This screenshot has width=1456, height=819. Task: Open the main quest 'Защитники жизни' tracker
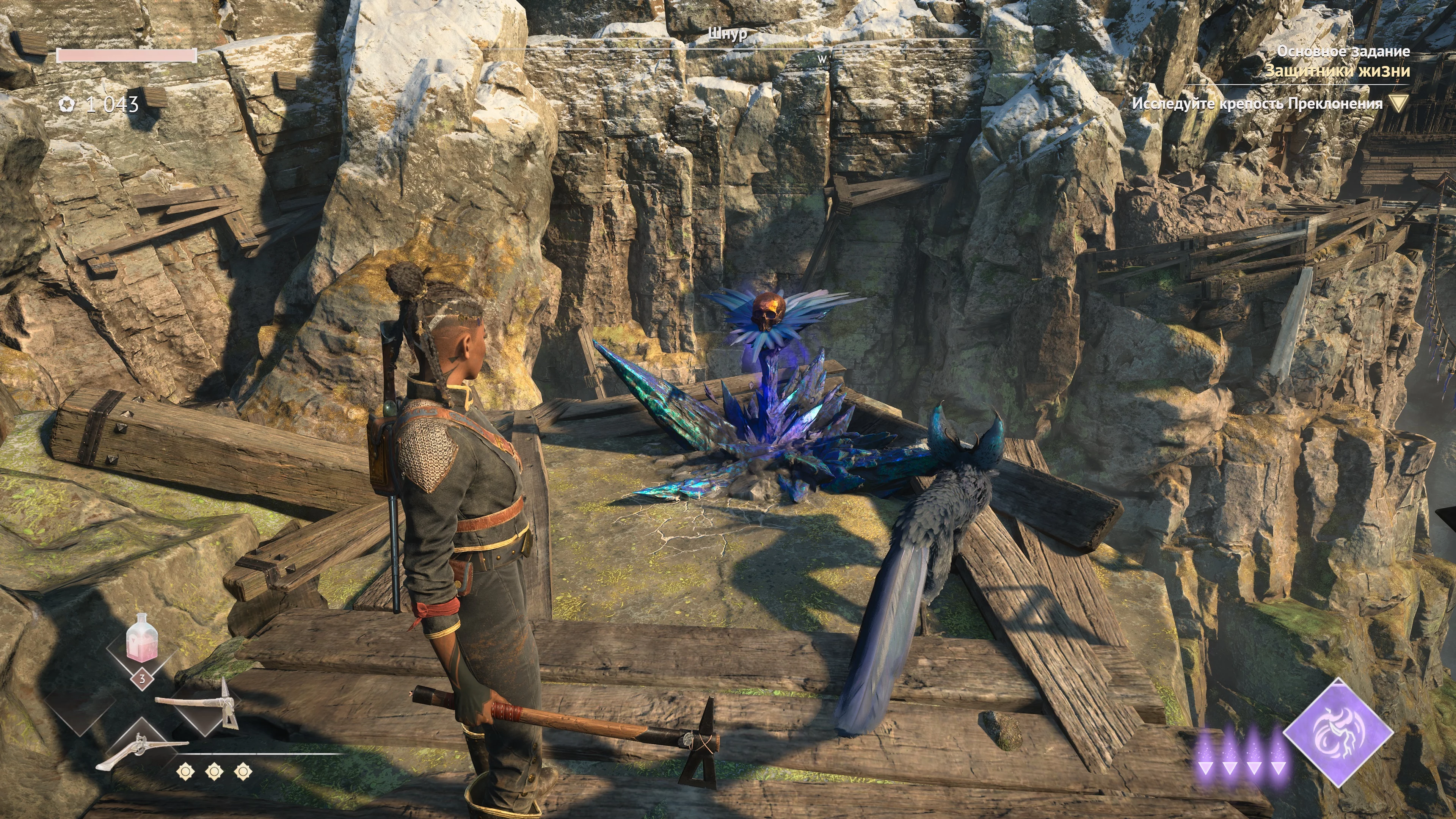pos(1337,71)
